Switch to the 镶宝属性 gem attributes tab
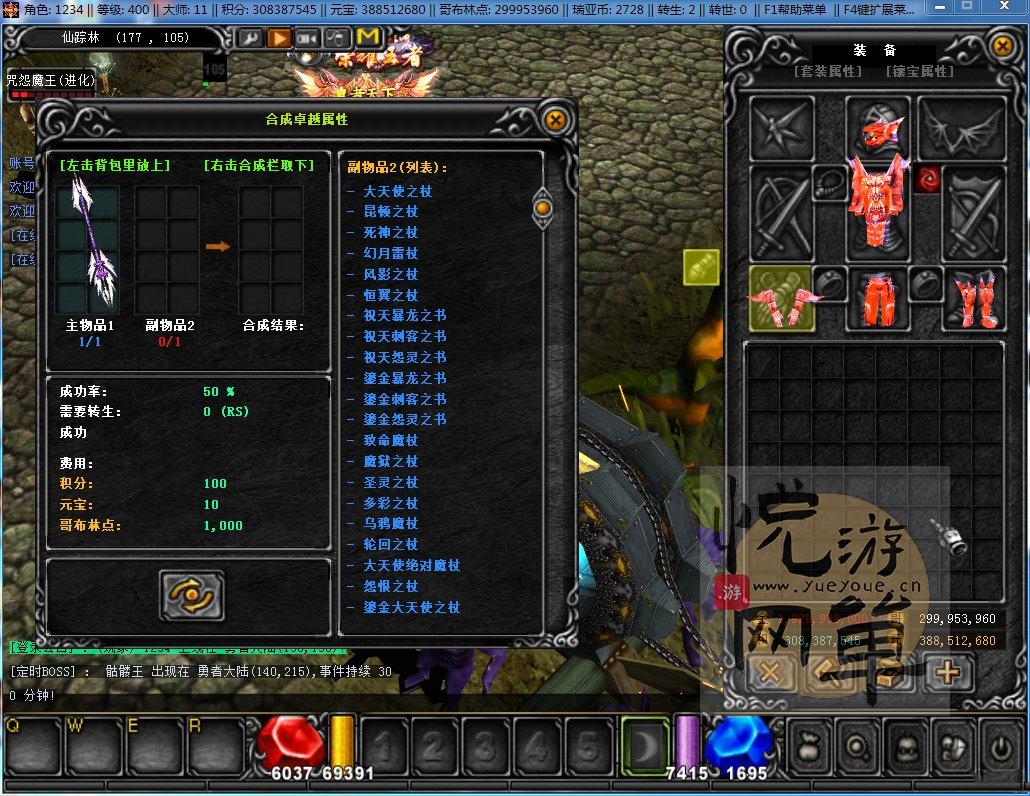The image size is (1030, 796). click(919, 72)
